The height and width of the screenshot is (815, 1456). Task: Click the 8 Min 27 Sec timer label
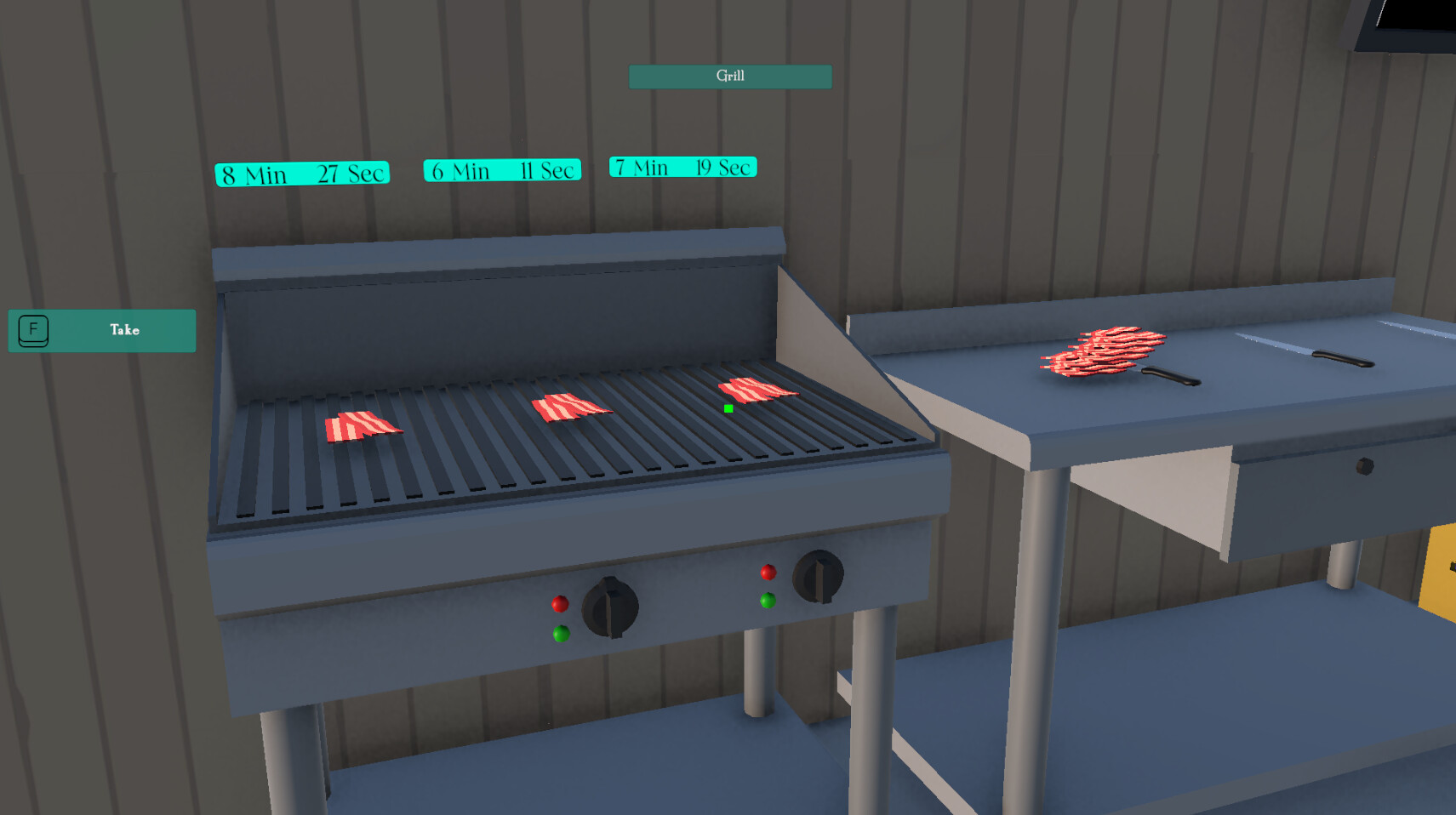click(301, 173)
